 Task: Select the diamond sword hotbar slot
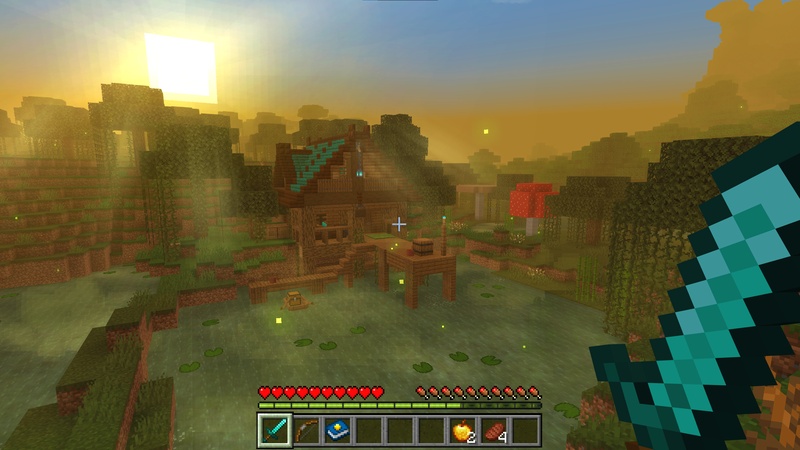(275, 430)
